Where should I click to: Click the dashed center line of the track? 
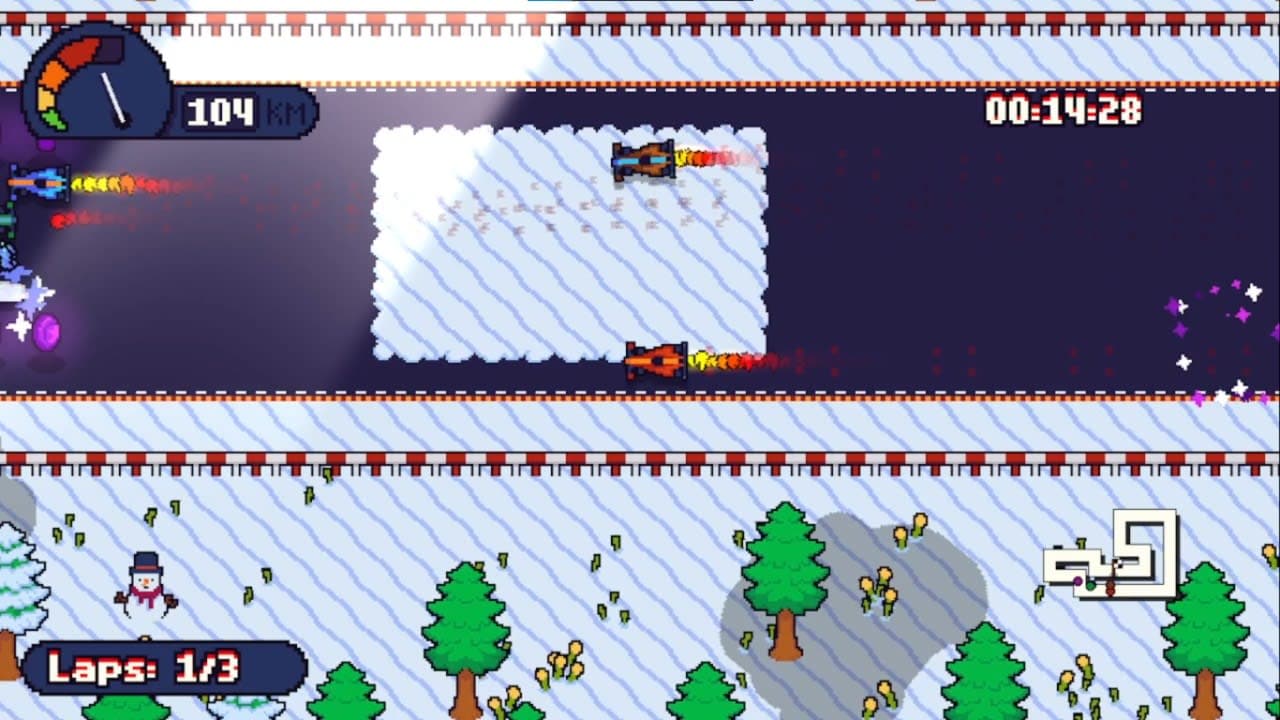point(400,390)
